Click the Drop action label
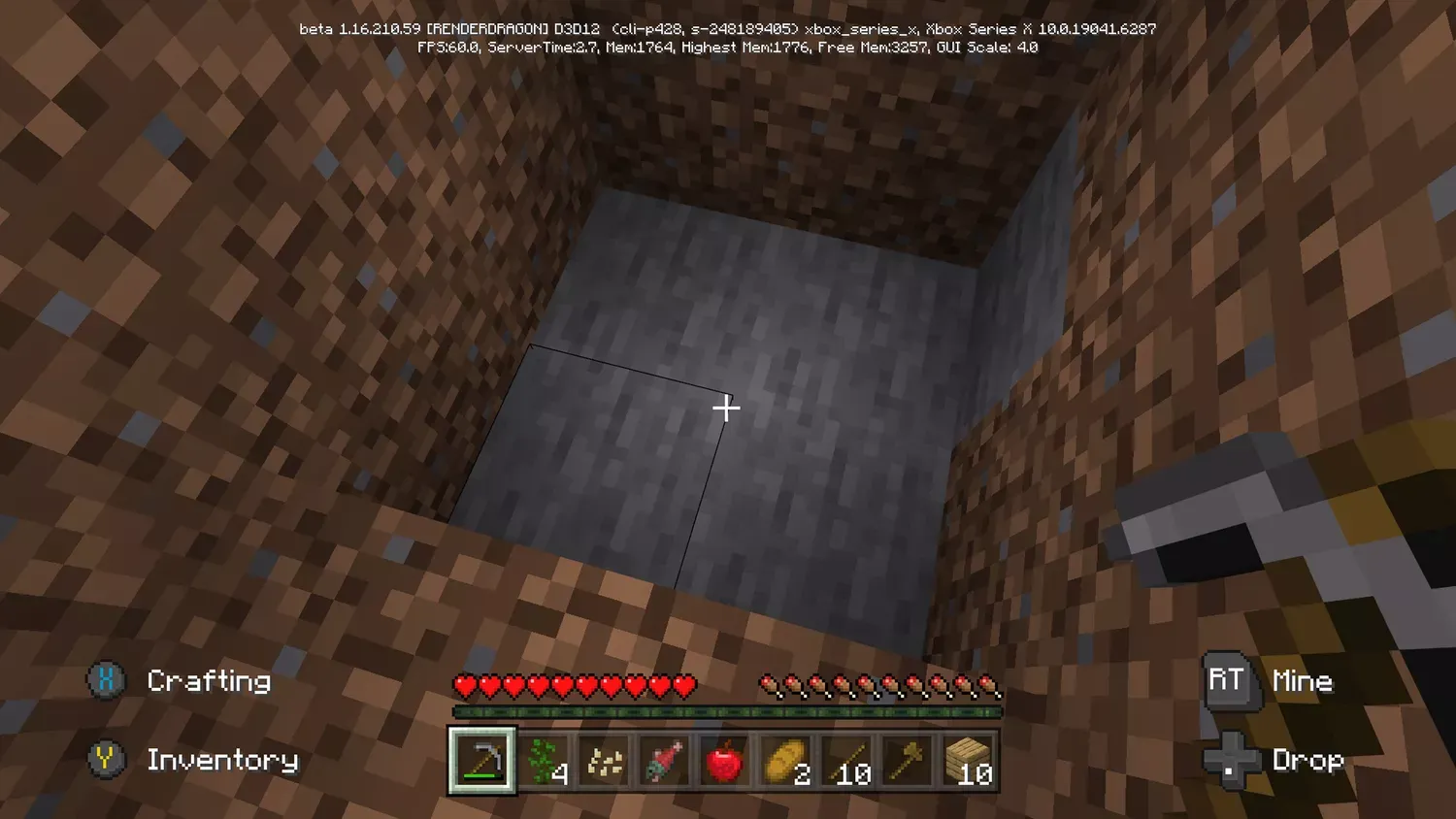This screenshot has width=1456, height=819. pyautogui.click(x=1307, y=760)
